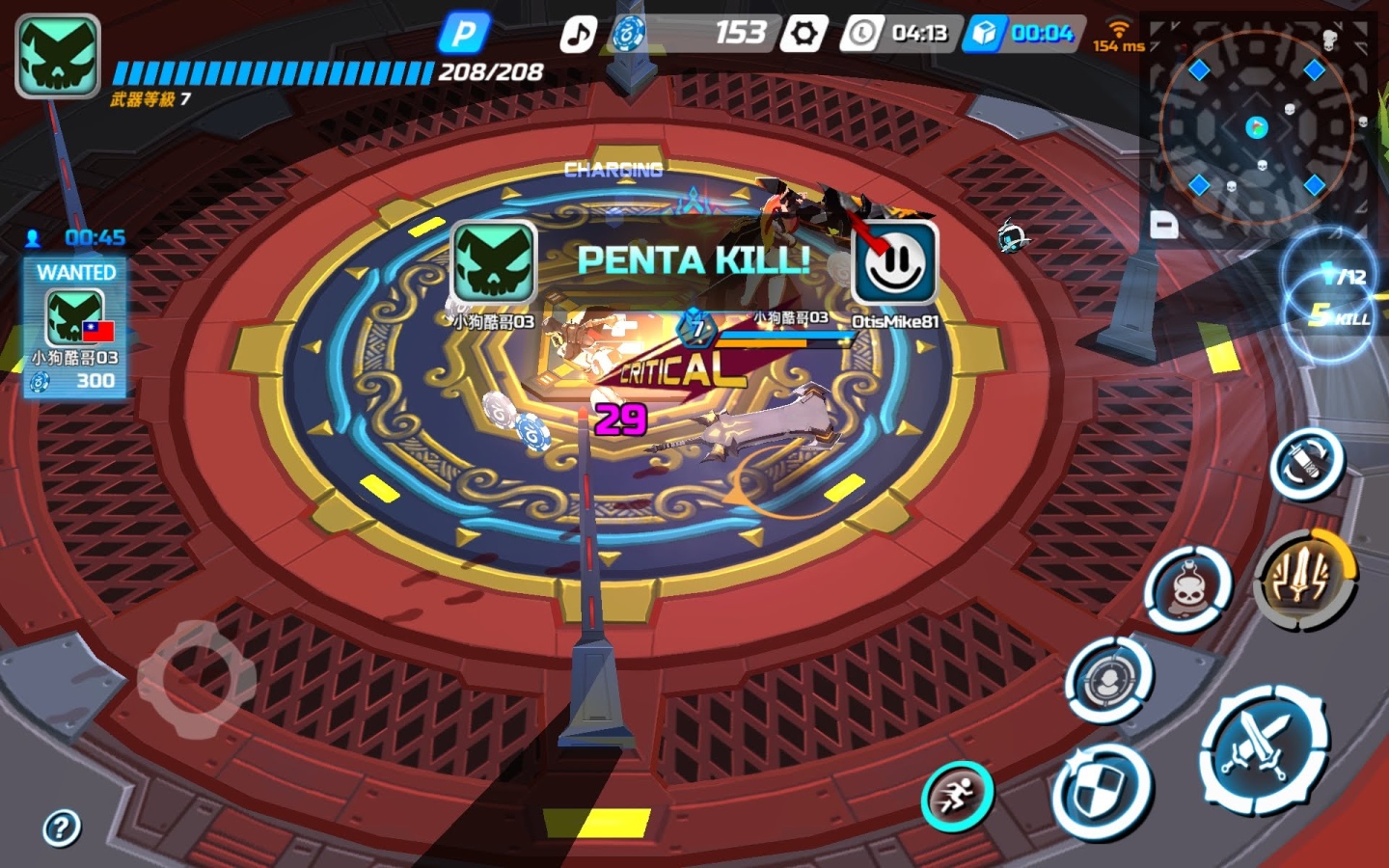Viewport: 1389px width, 868px height.
Task: Activate the shield defense button
Action: point(1101,791)
